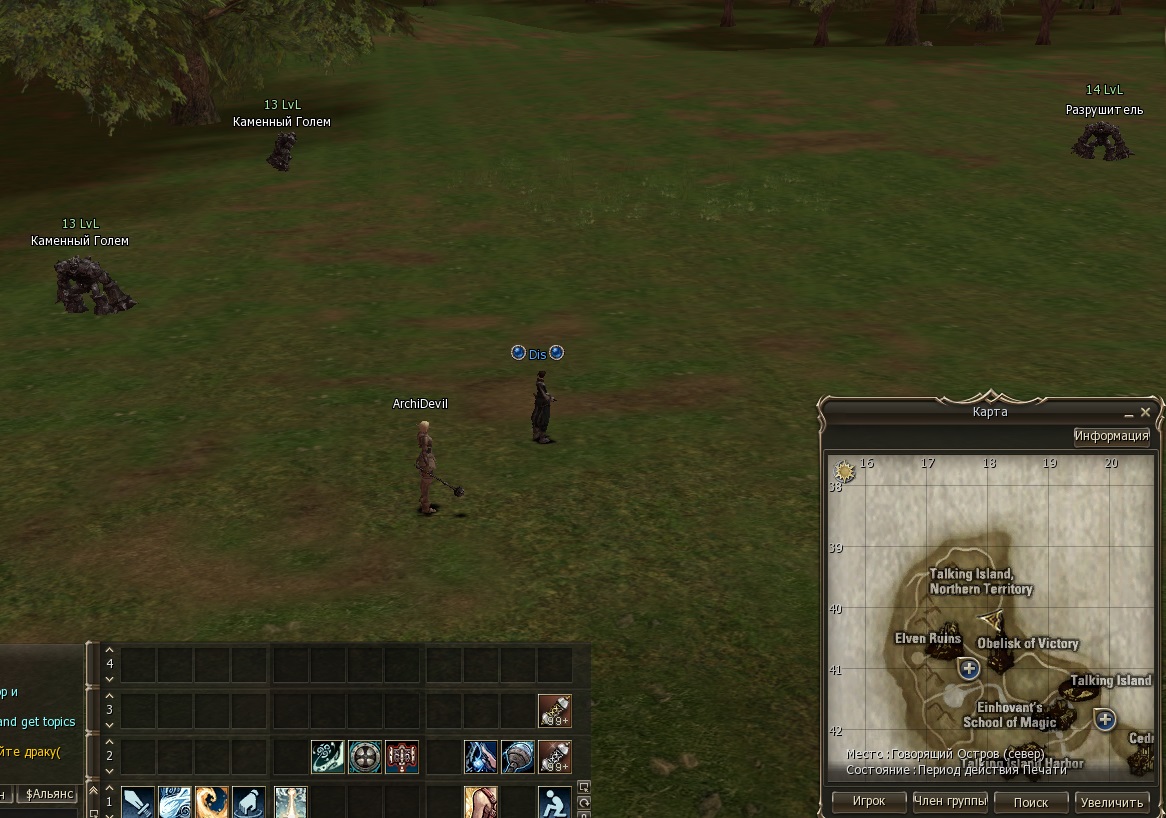This screenshot has width=1166, height=818.
Task: Activate the round shield skill icon
Action: pyautogui.click(x=364, y=756)
